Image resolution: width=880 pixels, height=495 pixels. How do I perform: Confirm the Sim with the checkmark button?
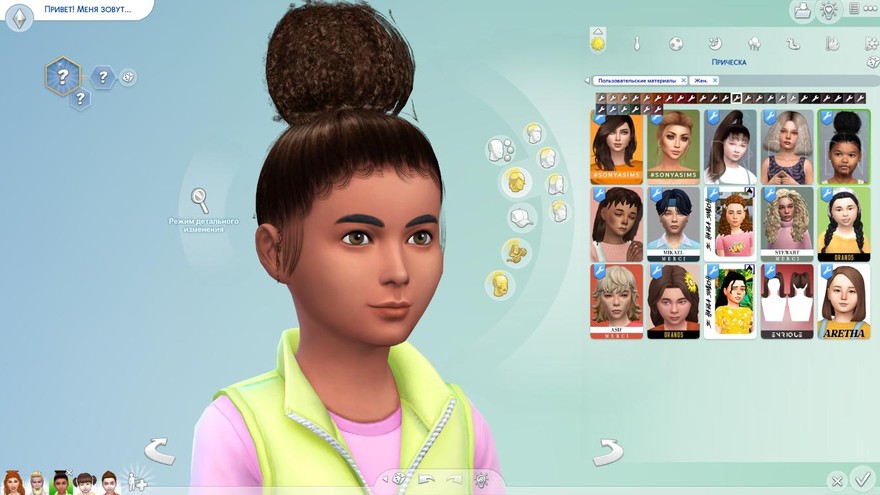862,481
